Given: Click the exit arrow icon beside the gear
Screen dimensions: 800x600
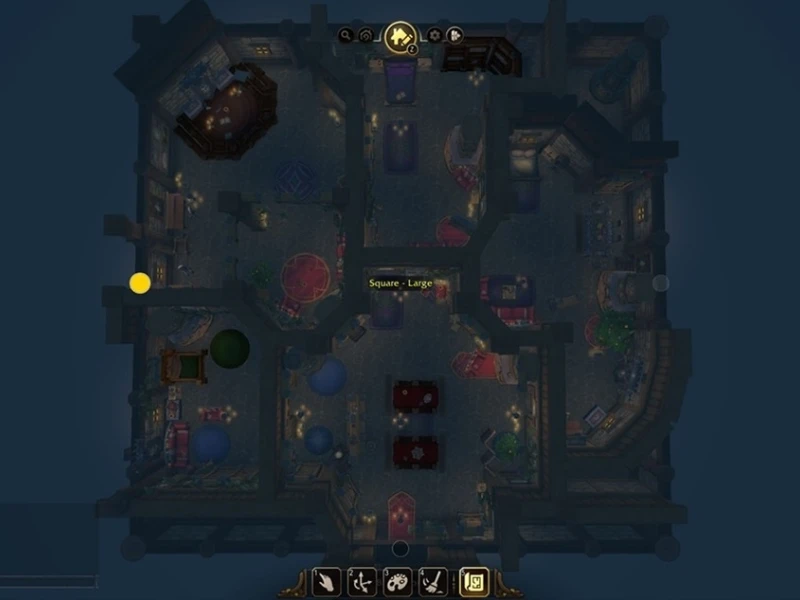Looking at the screenshot, I should (x=454, y=35).
